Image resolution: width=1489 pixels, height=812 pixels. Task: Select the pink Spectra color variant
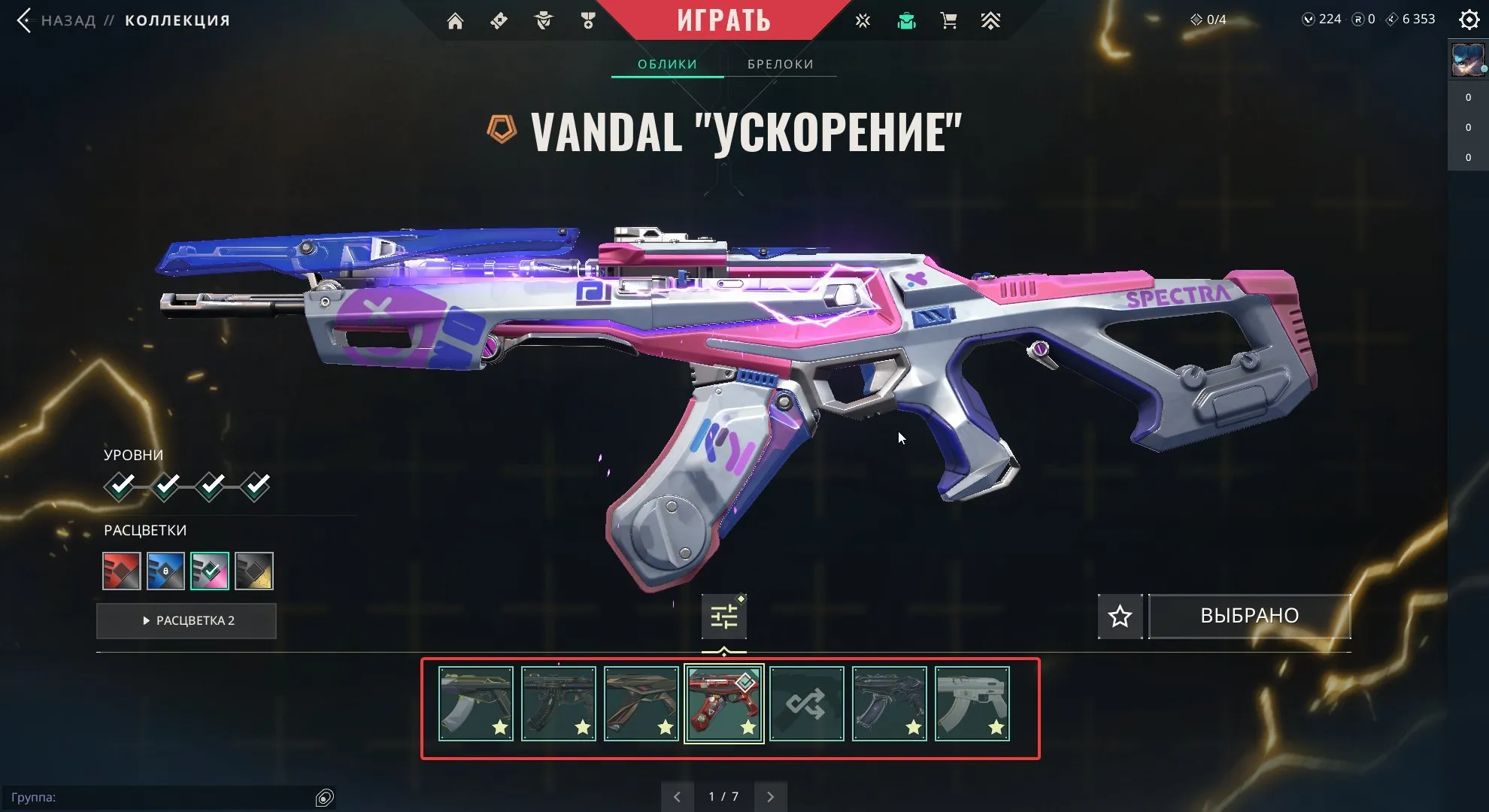(210, 571)
